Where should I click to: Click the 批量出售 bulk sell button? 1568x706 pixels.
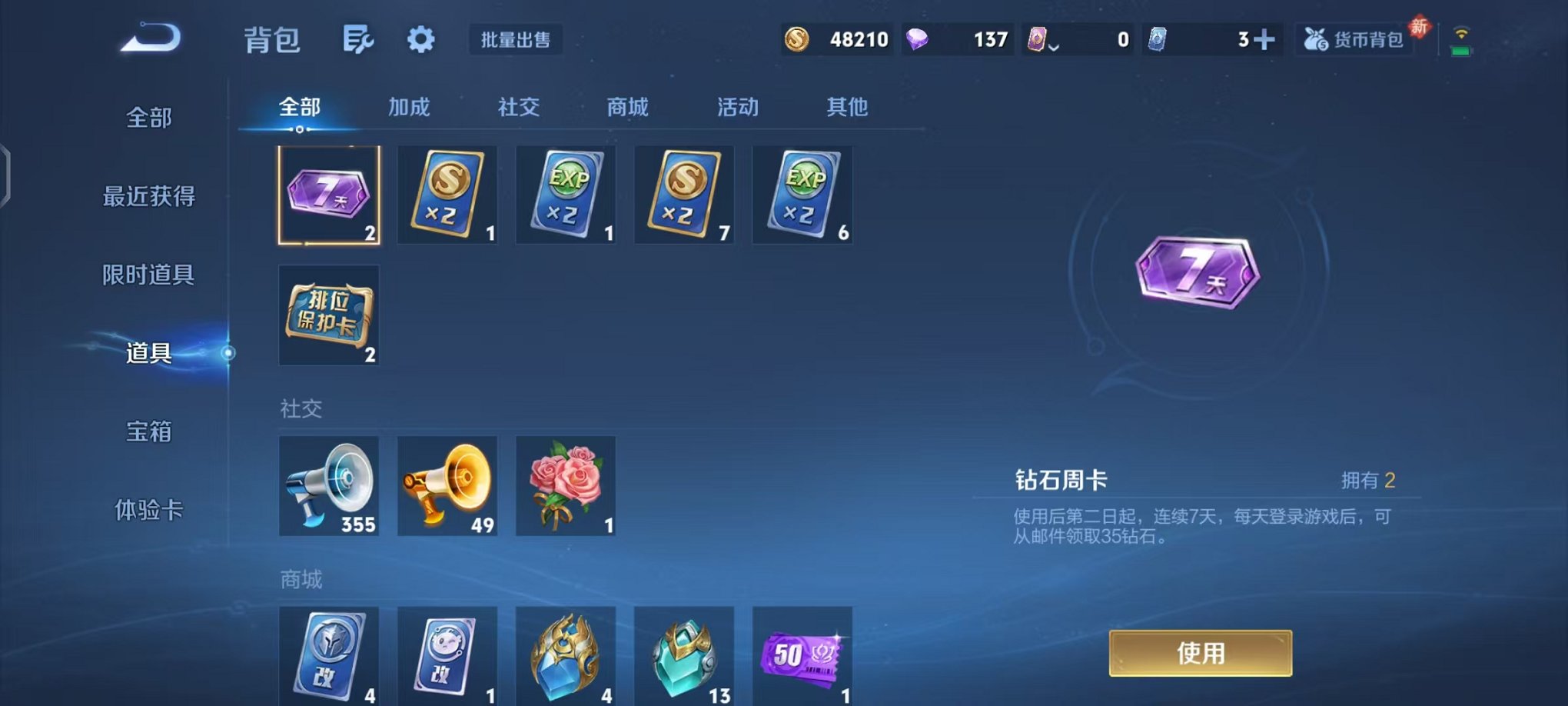tap(517, 42)
